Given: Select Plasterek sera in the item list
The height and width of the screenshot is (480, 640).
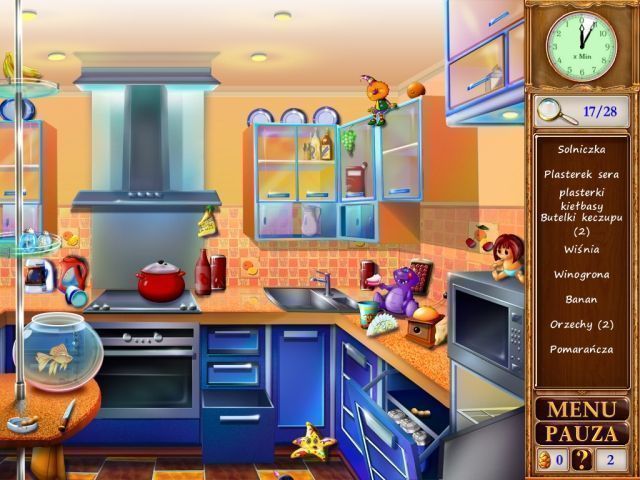Looking at the screenshot, I should click(581, 173).
